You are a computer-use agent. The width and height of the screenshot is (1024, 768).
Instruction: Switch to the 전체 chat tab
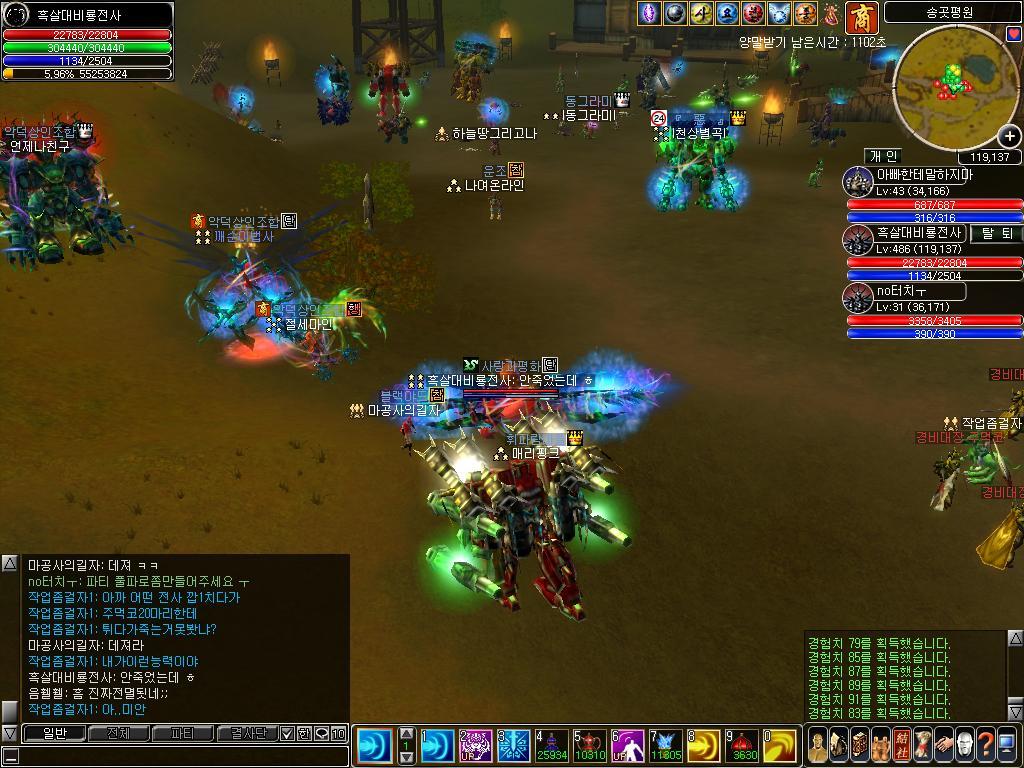(118, 733)
